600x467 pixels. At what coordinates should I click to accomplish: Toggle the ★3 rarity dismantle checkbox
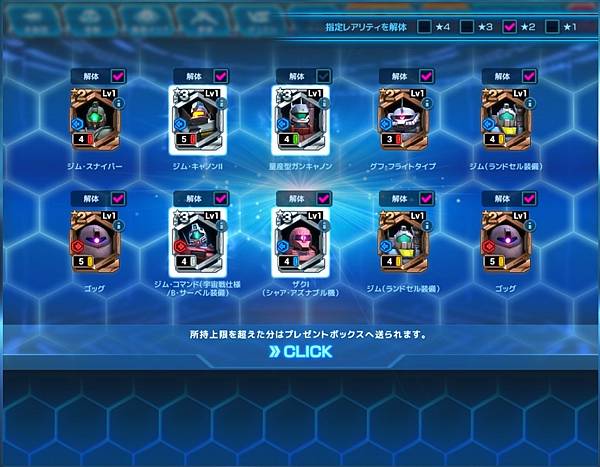[468, 27]
